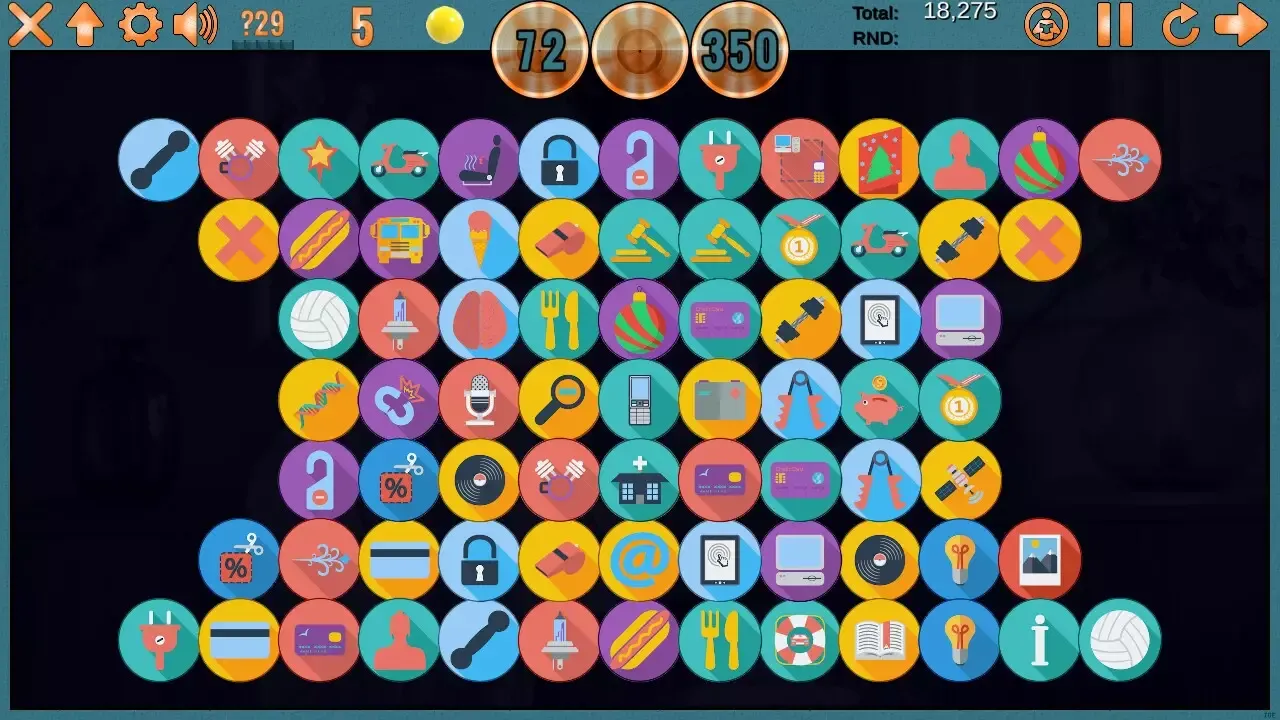This screenshot has width=1280, height=720.
Task: Click the pink brain tile
Action: (x=479, y=320)
